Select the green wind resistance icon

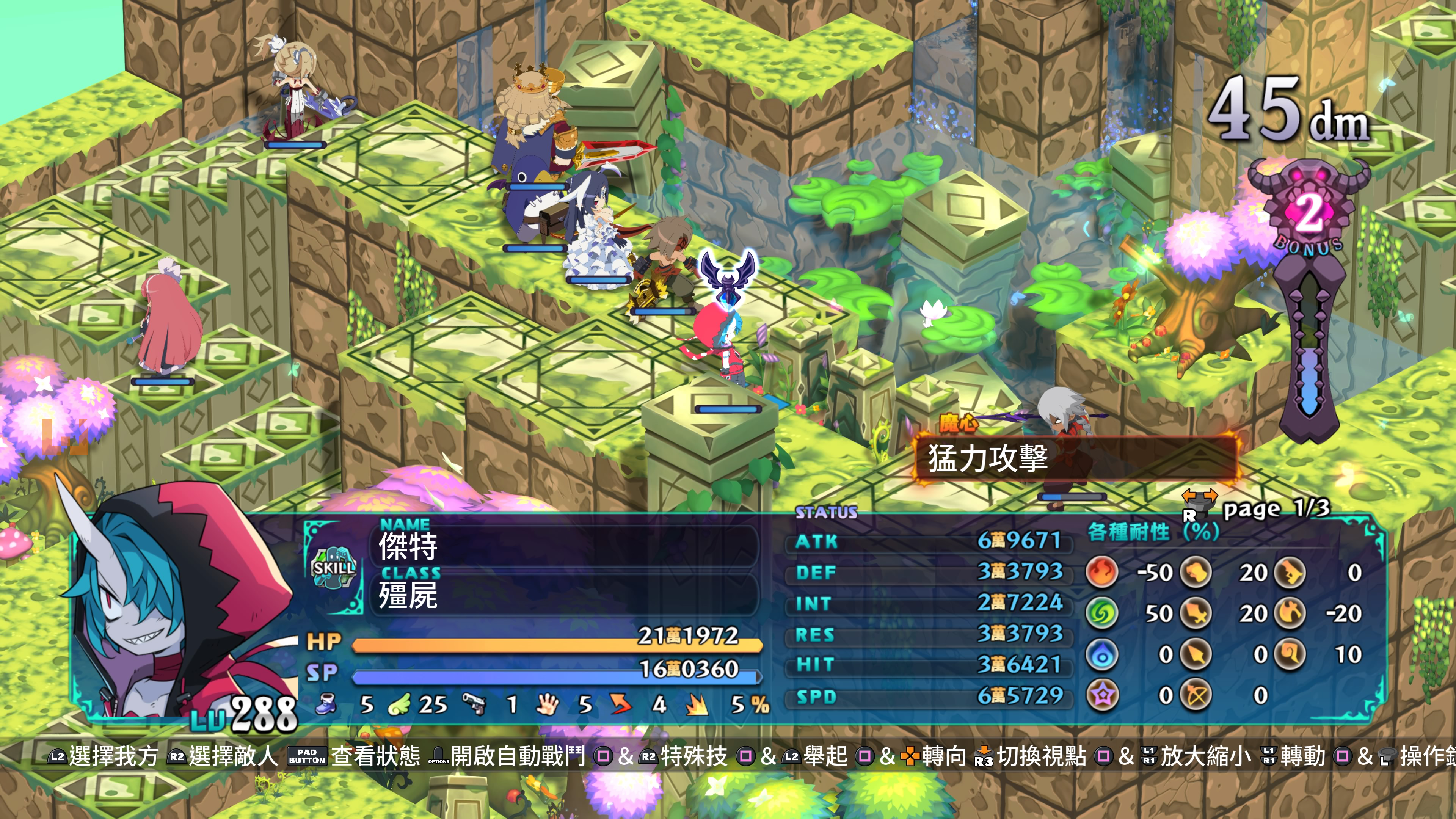[1101, 613]
